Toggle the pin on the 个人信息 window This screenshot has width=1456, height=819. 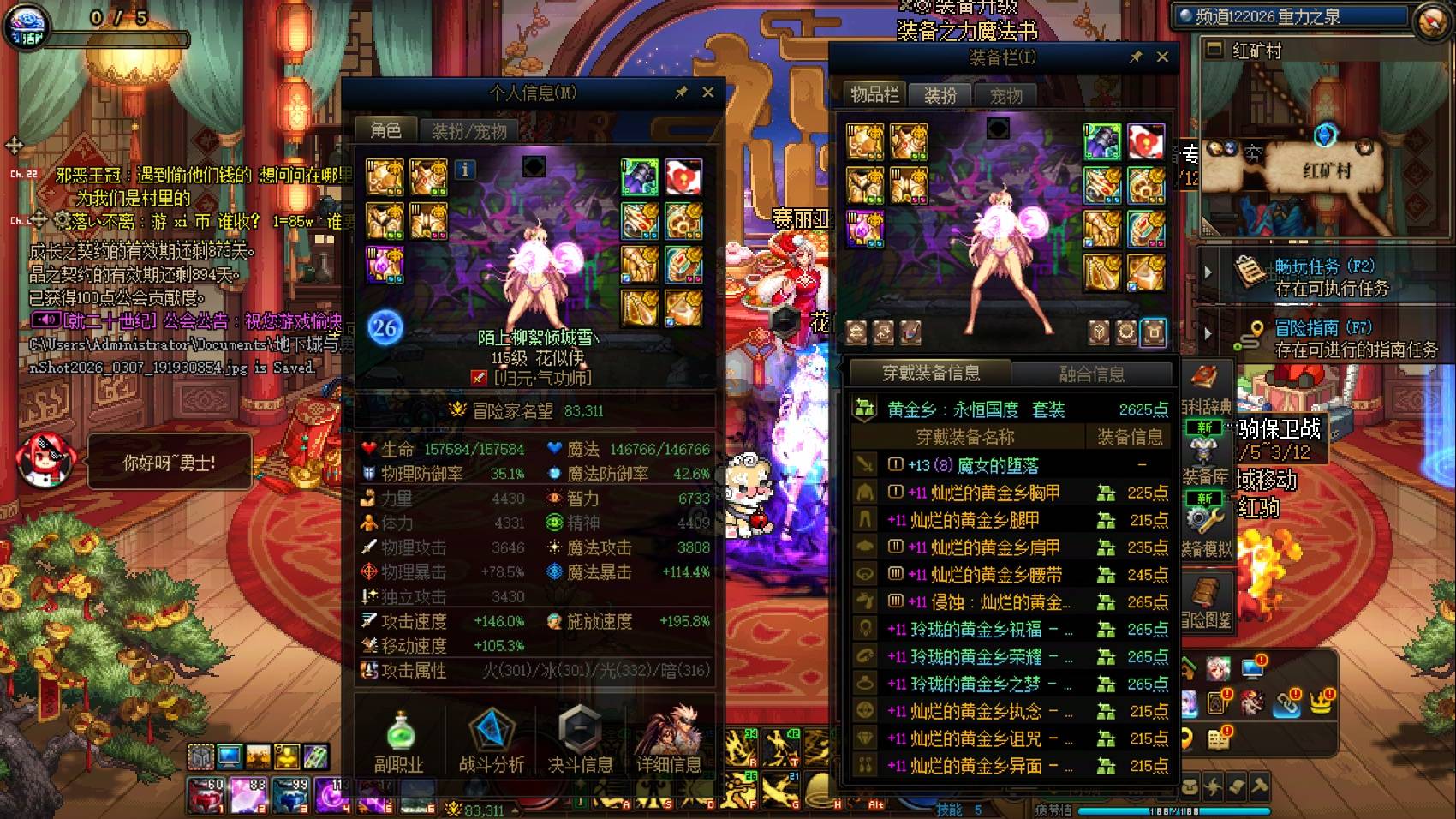pyautogui.click(x=679, y=92)
